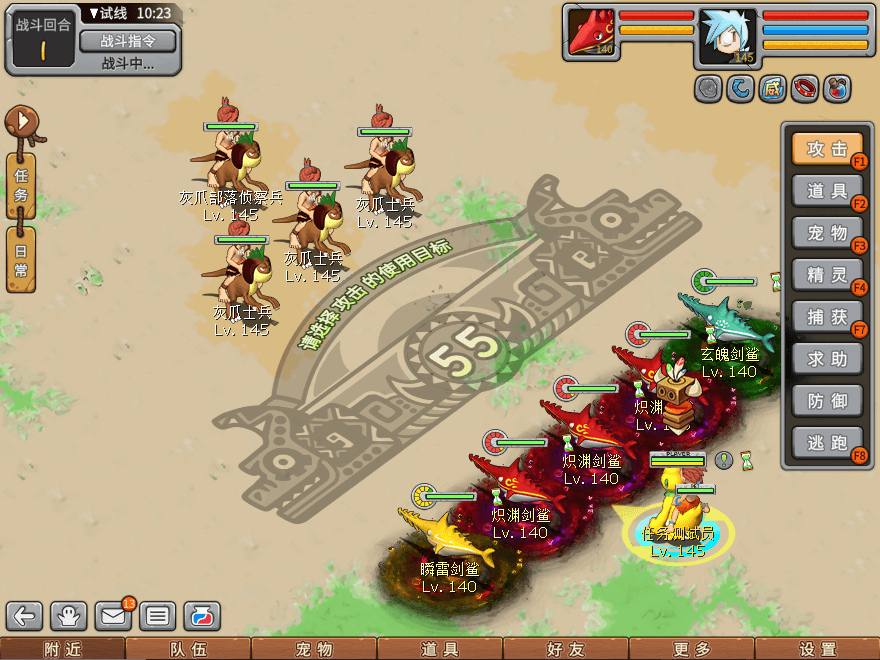Open the 任务 (Quest) hanging sign
This screenshot has height=660, width=880.
click(x=21, y=183)
